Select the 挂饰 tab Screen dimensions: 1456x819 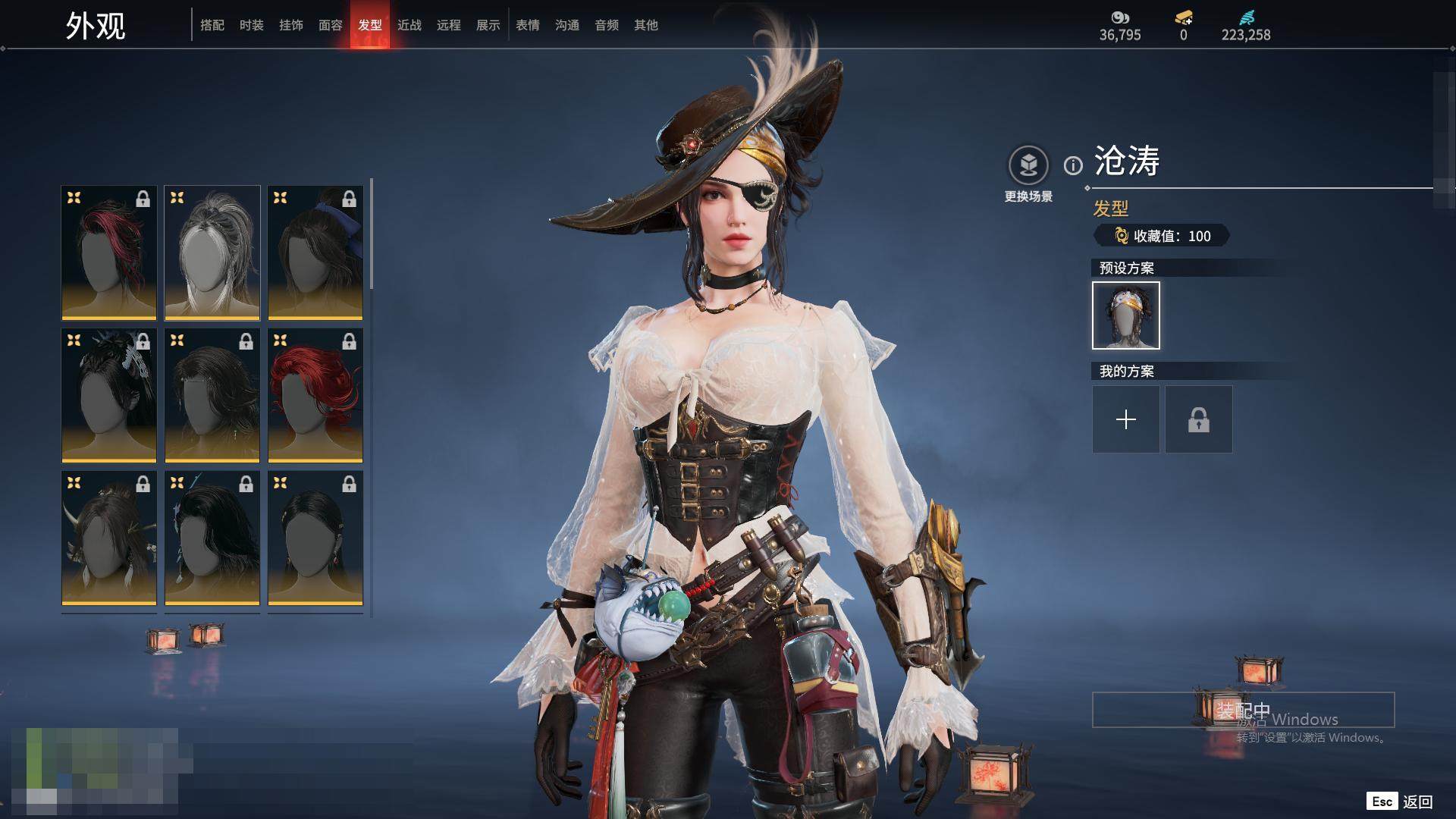tap(291, 25)
